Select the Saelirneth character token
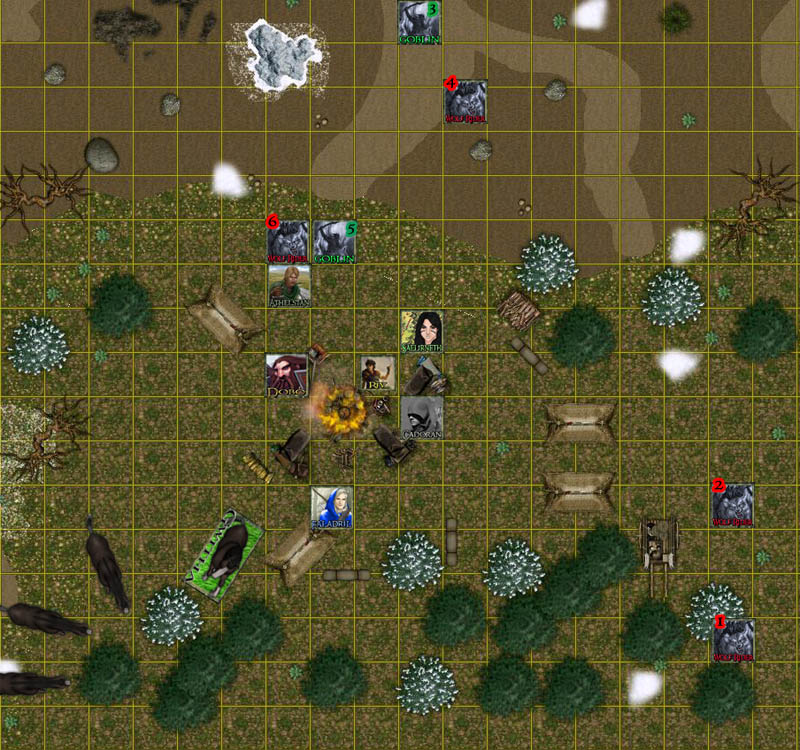800x750 pixels. [422, 331]
